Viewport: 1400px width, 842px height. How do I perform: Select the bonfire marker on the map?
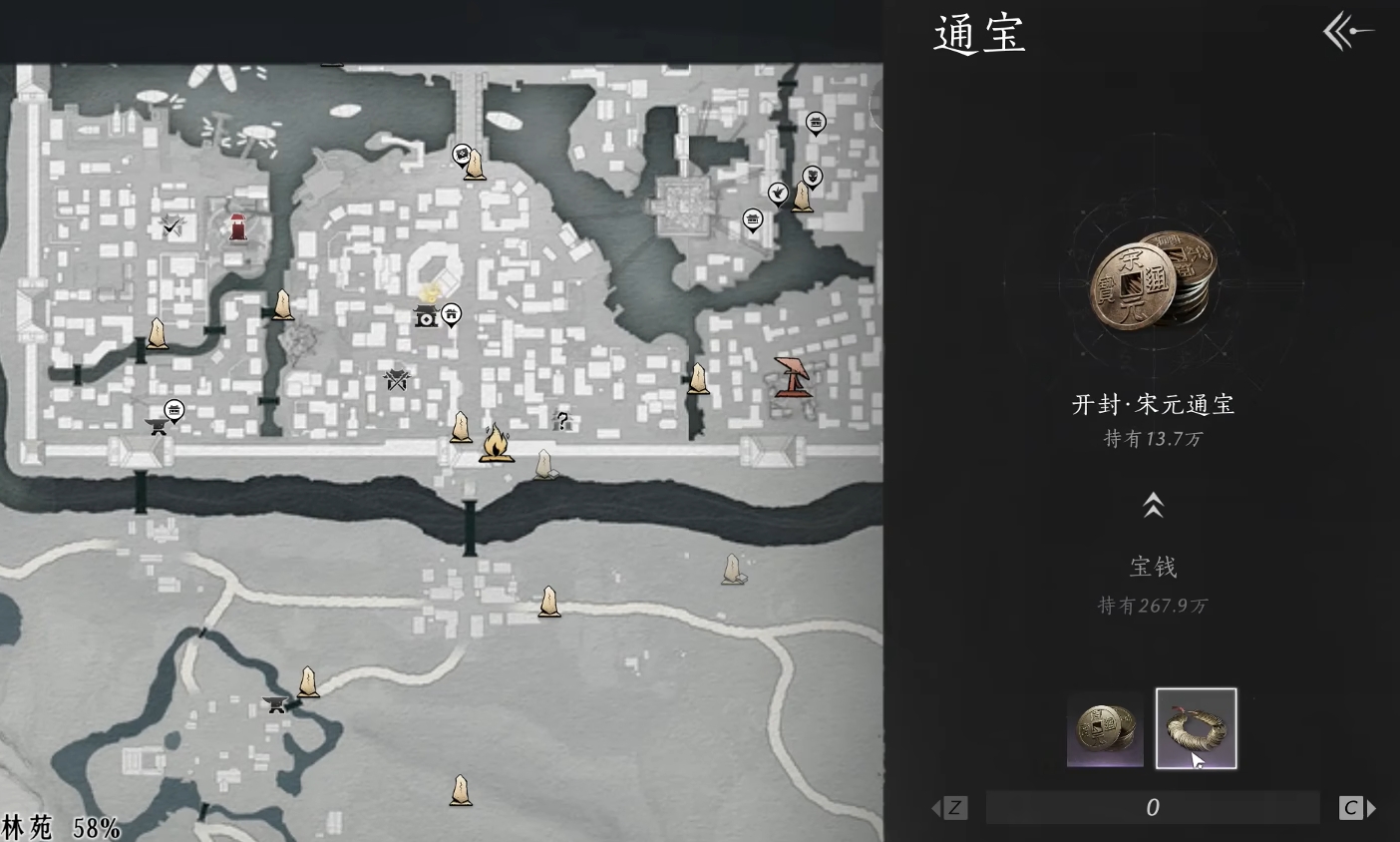[496, 443]
